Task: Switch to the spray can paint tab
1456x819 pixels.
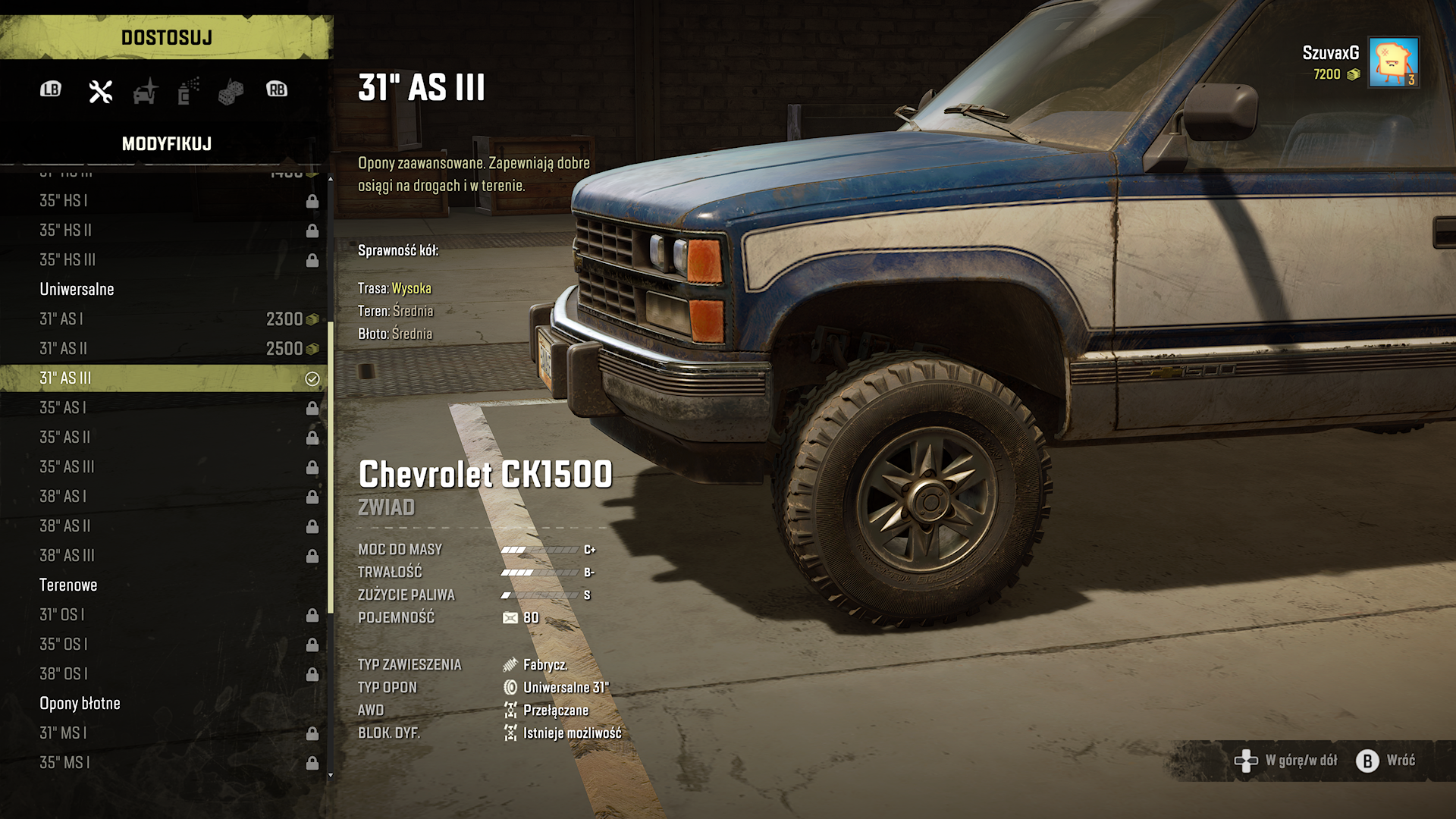Action: coord(188,91)
